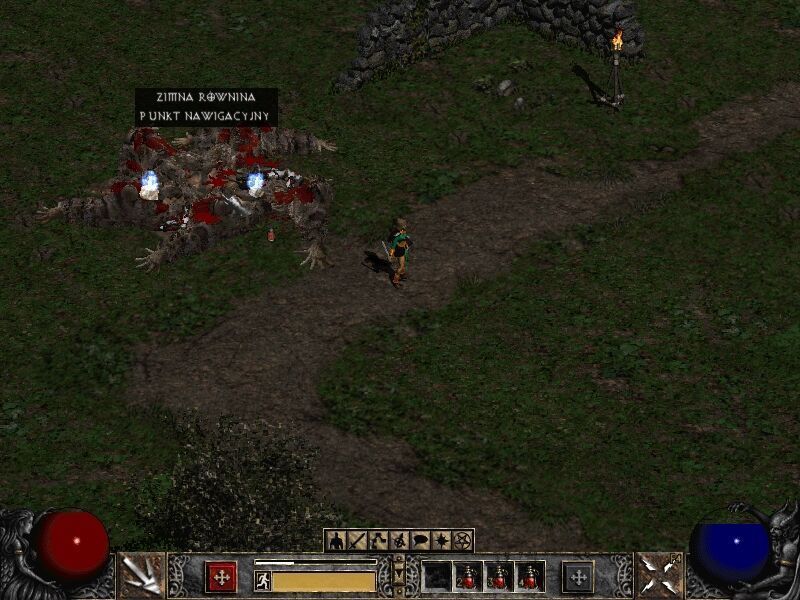
Task: Open the message log speech bubble icon
Action: coord(420,541)
